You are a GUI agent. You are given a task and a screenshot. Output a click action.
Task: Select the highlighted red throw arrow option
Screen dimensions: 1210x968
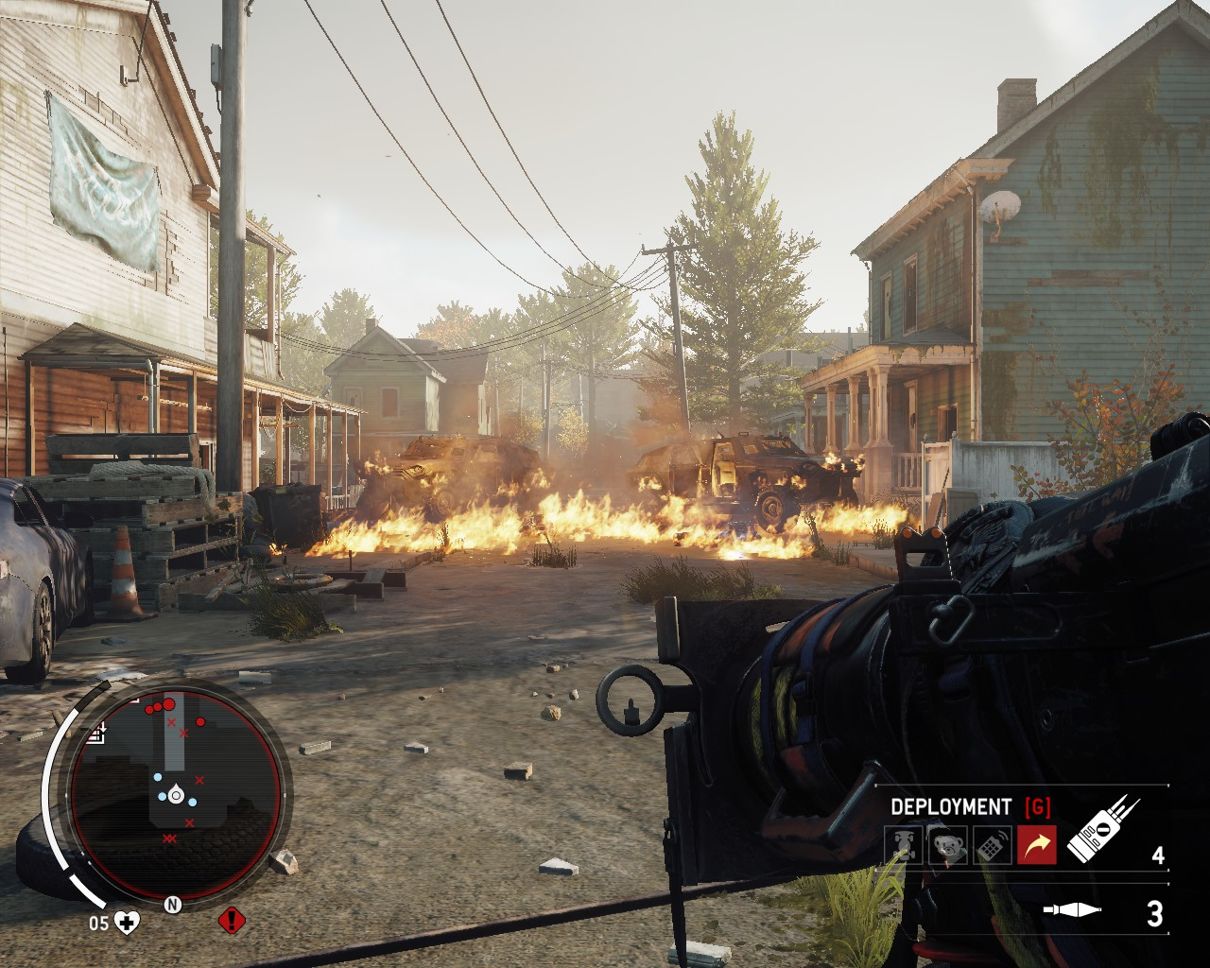pyautogui.click(x=1037, y=845)
